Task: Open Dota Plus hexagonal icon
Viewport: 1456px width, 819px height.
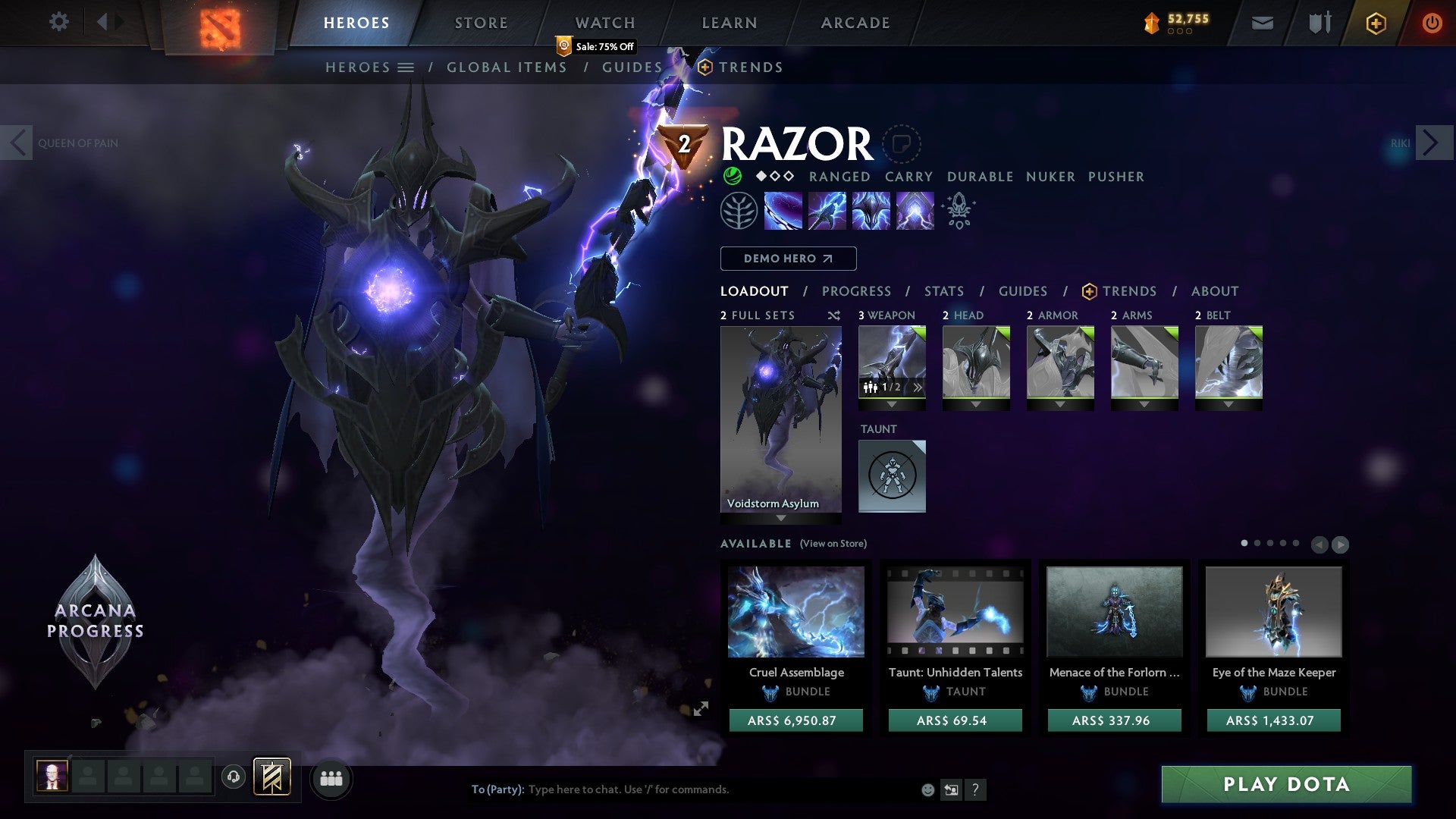Action: click(1376, 23)
